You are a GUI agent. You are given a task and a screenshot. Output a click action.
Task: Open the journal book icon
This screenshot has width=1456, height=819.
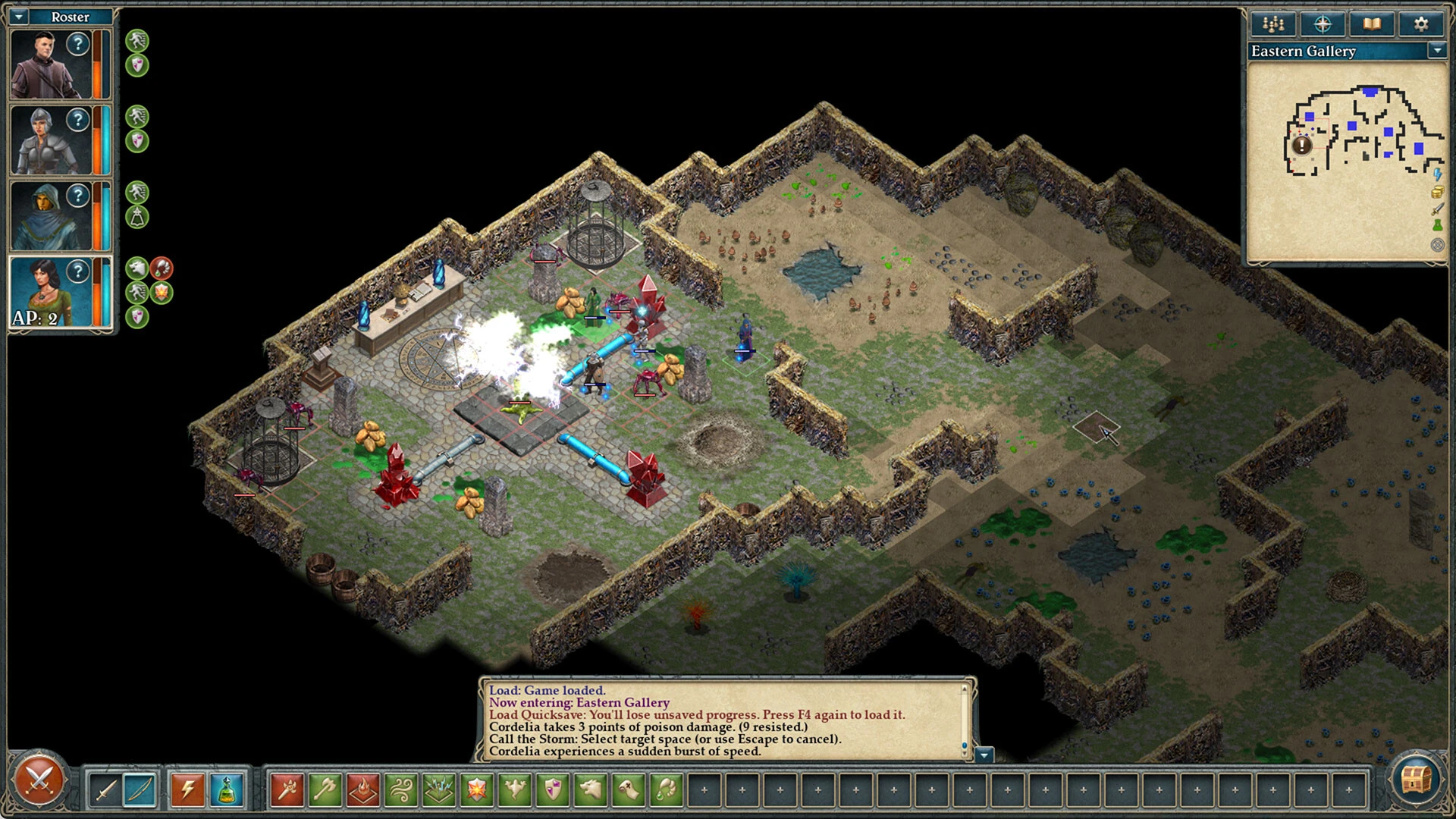coord(1372,24)
